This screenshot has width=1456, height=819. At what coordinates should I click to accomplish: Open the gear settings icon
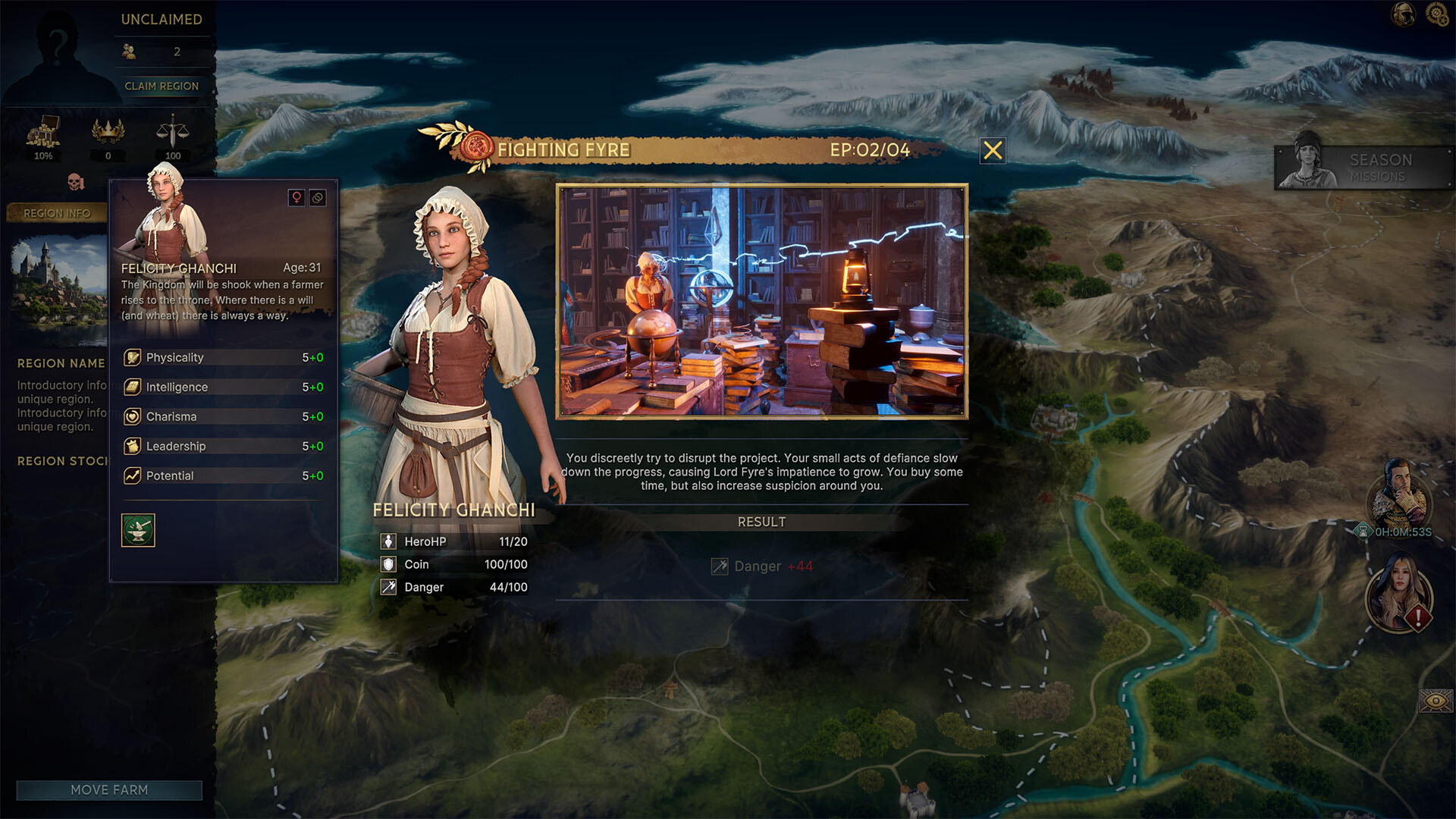[1437, 14]
